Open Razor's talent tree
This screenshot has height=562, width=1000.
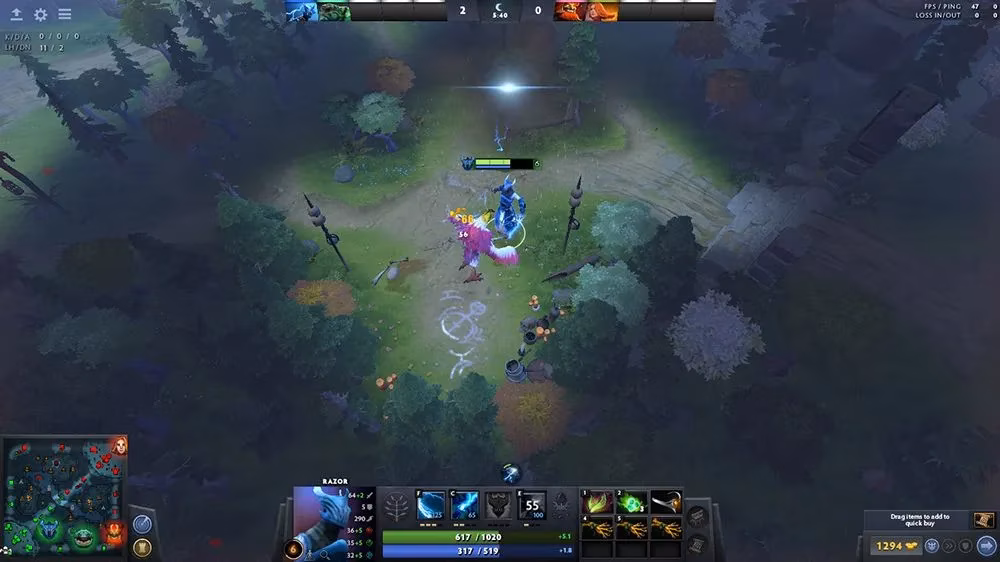[398, 506]
